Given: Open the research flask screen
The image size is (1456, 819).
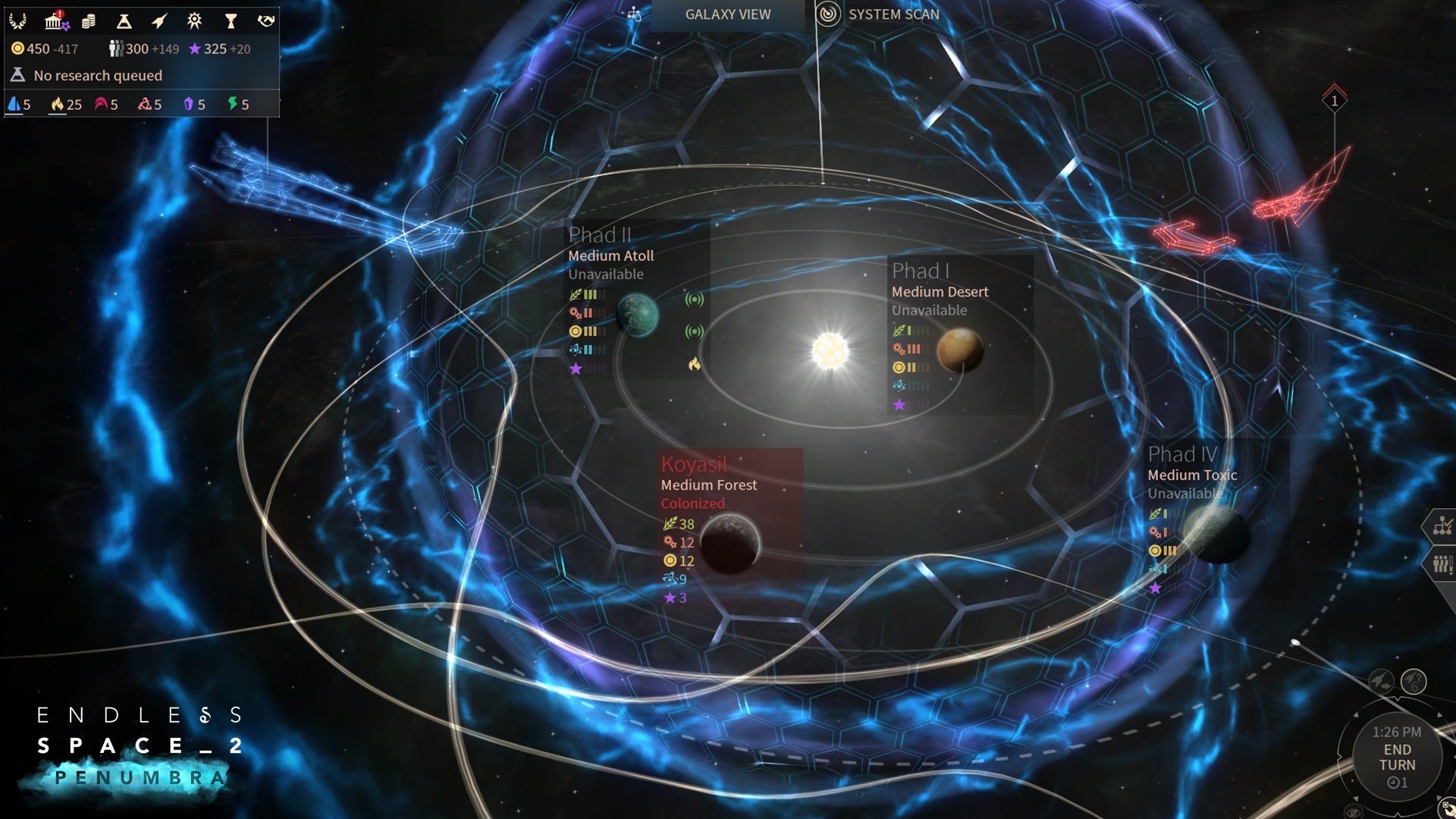Looking at the screenshot, I should pyautogui.click(x=124, y=21).
